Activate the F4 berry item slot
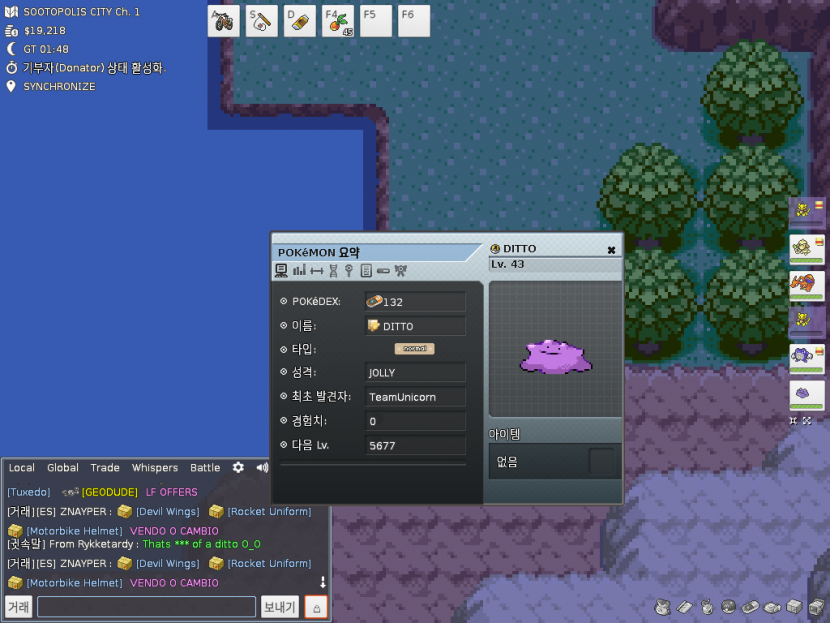The image size is (830, 623). 338,21
